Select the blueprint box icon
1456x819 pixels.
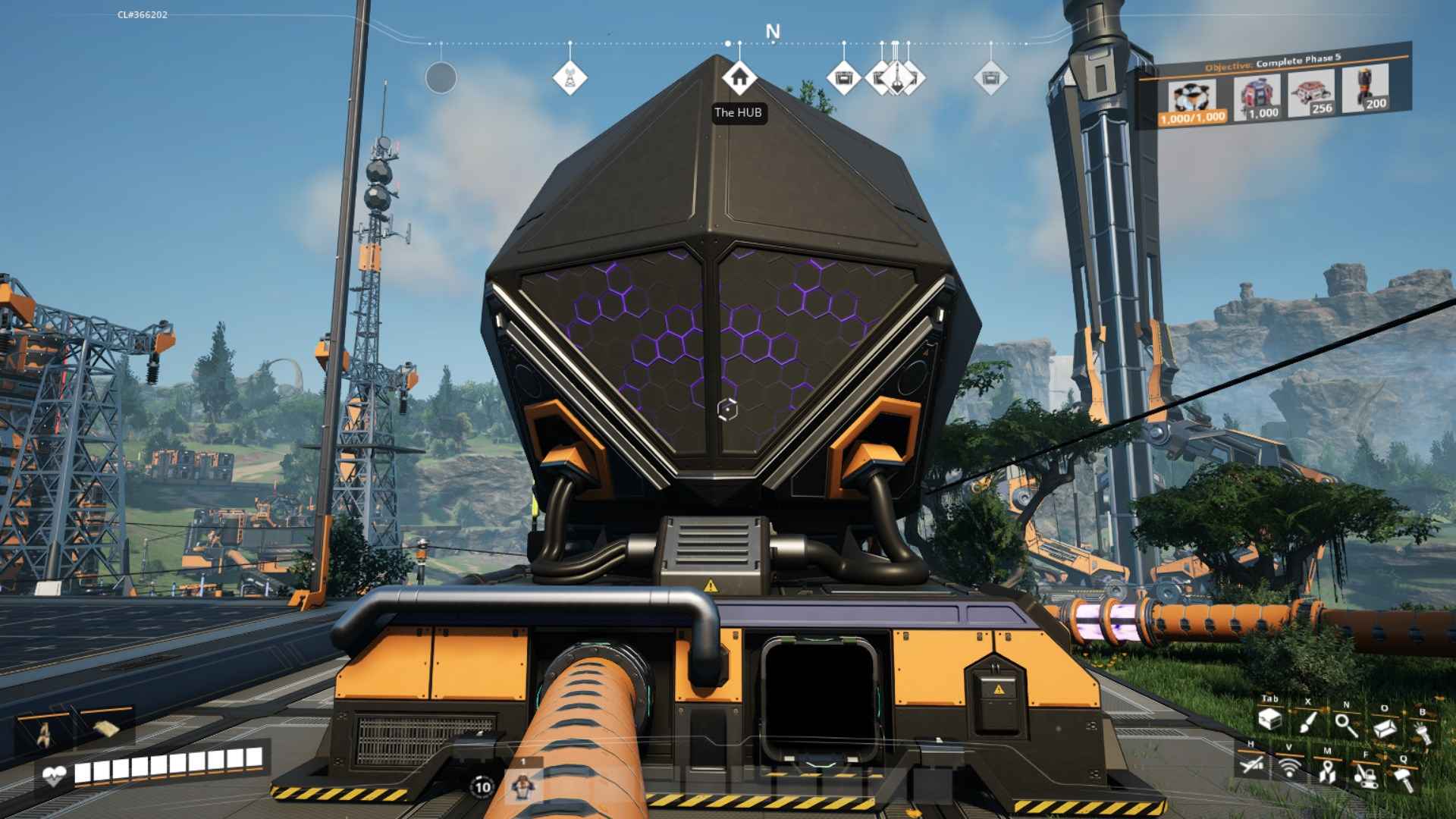pos(1385,728)
